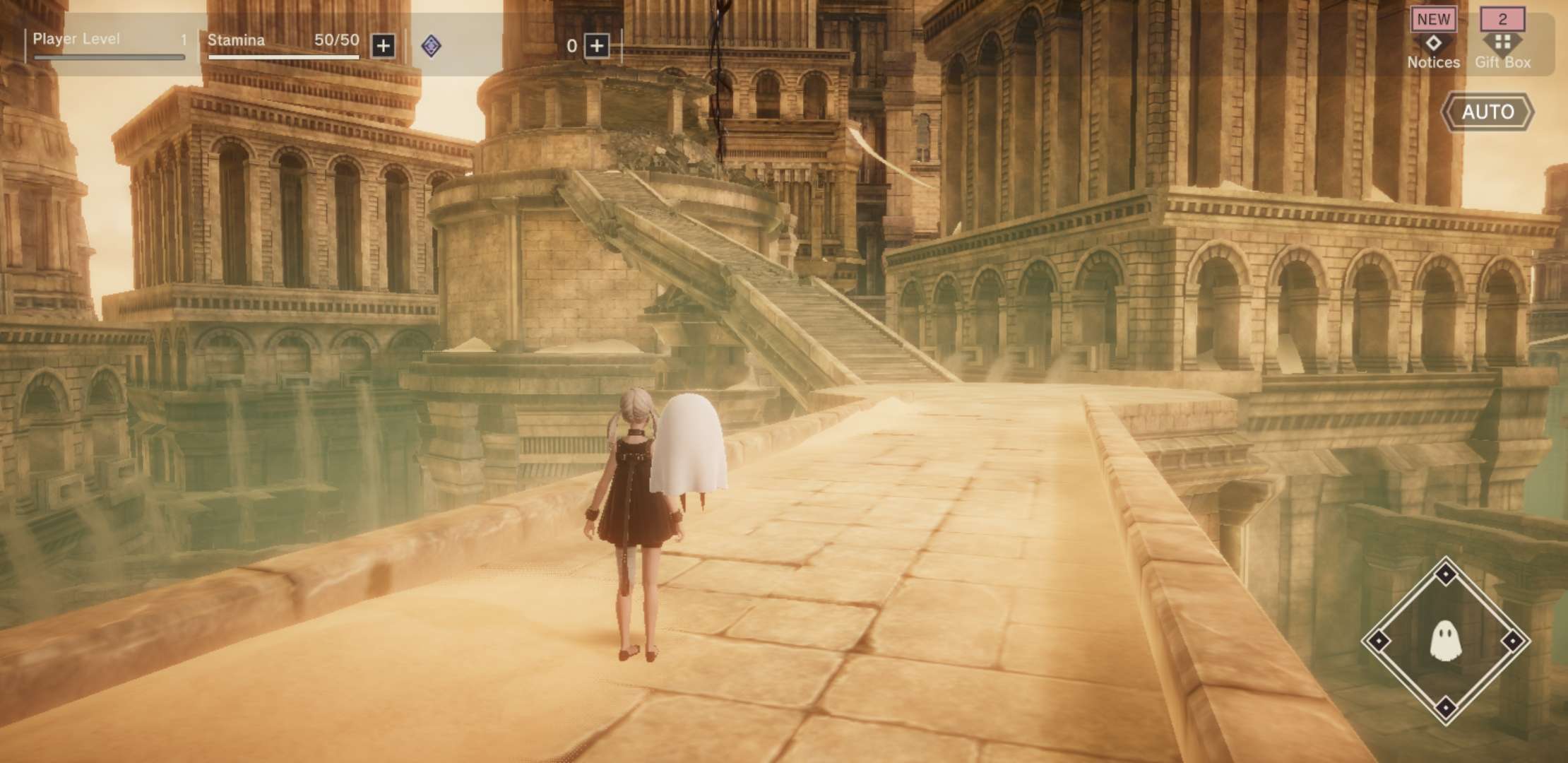The width and height of the screenshot is (1568, 763).
Task: Tap the purple gem currency icon
Action: pos(431,47)
